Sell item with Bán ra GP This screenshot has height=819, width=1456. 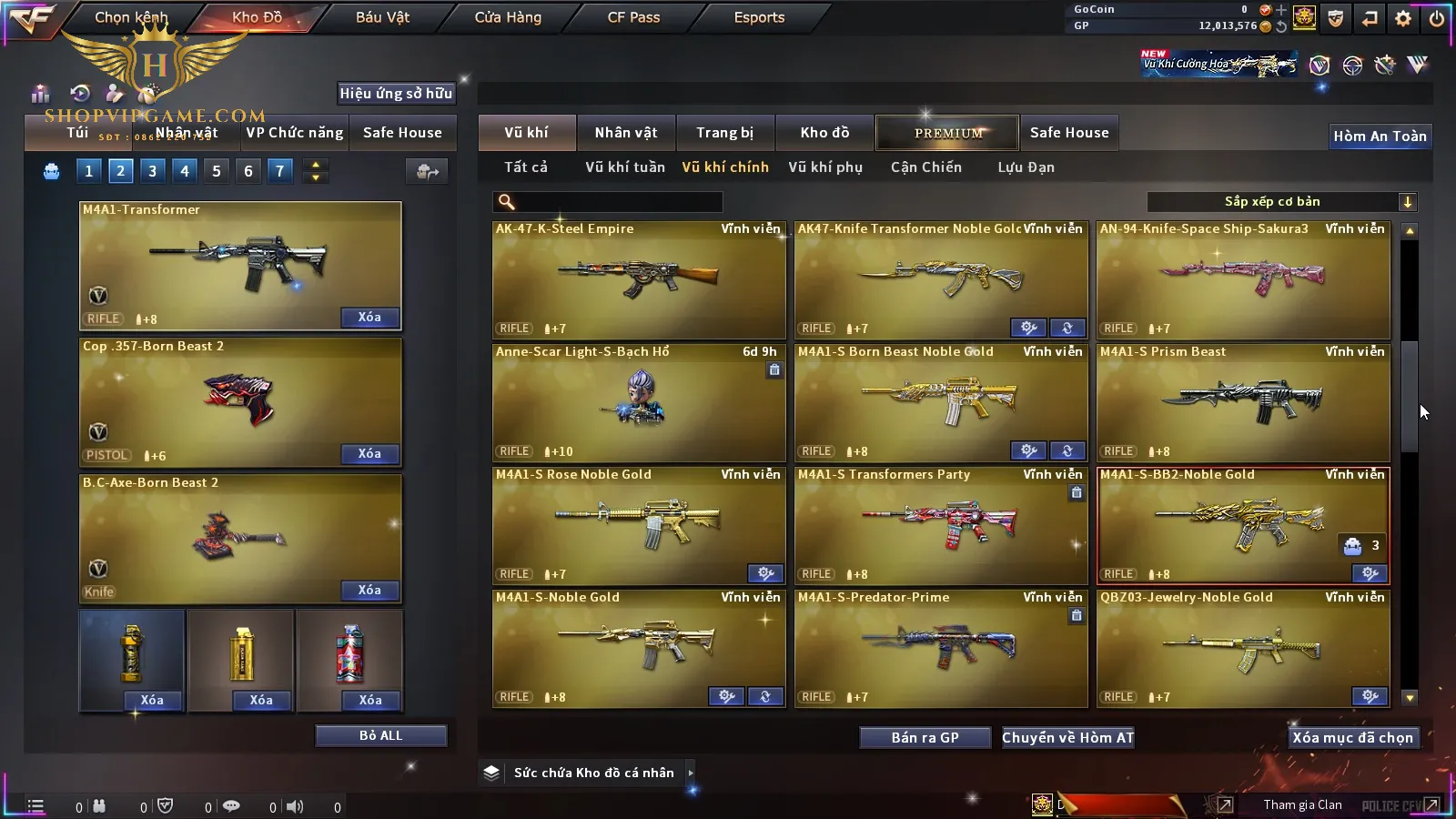(x=925, y=737)
